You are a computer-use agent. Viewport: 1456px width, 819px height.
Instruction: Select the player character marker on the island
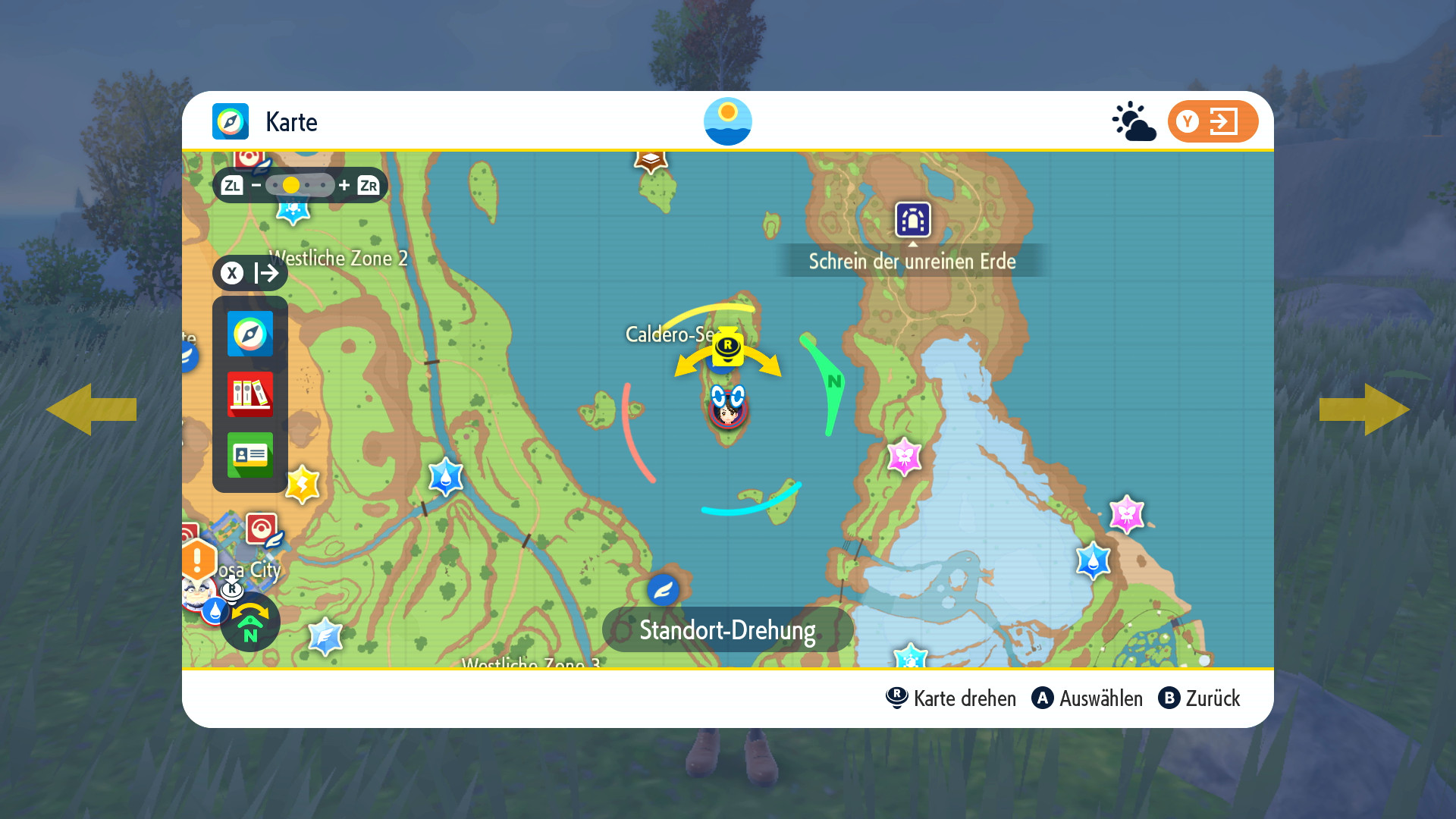pos(728,408)
